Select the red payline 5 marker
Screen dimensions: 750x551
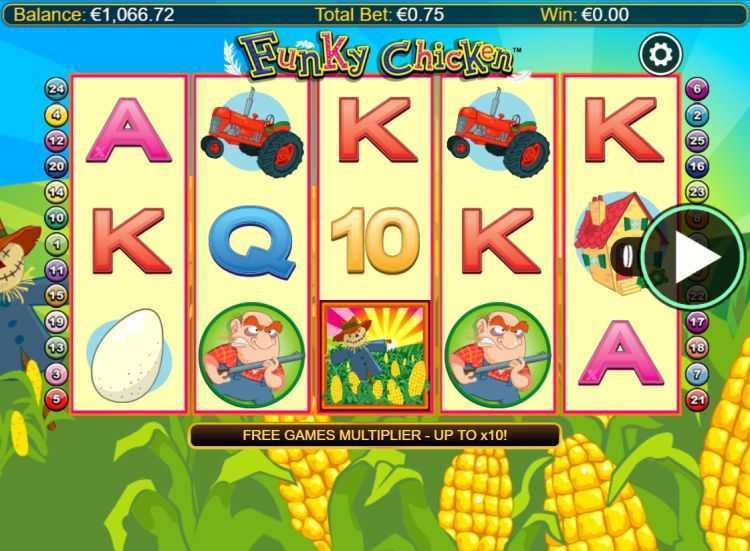tap(57, 400)
